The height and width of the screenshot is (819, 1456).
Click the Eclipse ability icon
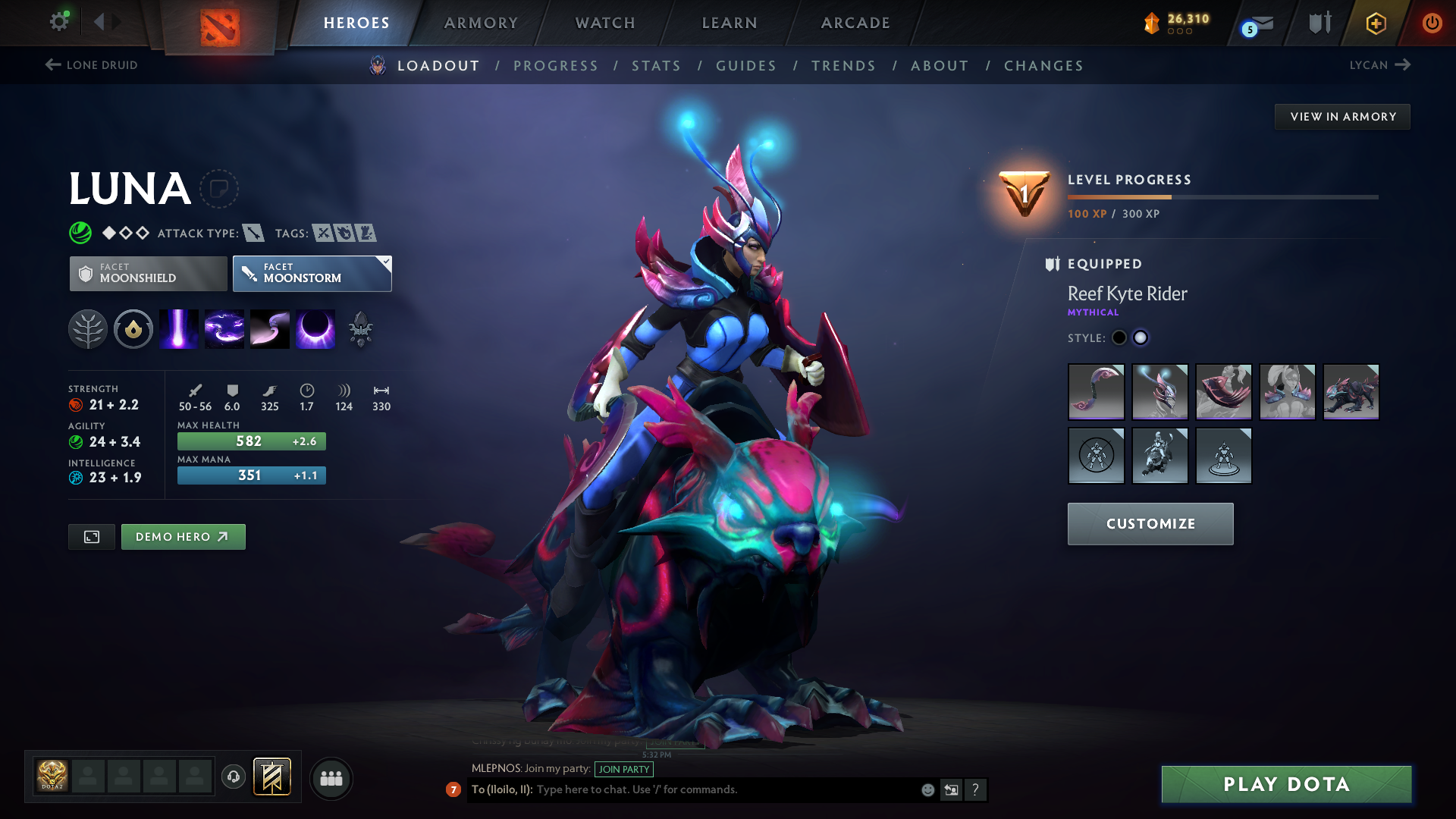click(315, 330)
